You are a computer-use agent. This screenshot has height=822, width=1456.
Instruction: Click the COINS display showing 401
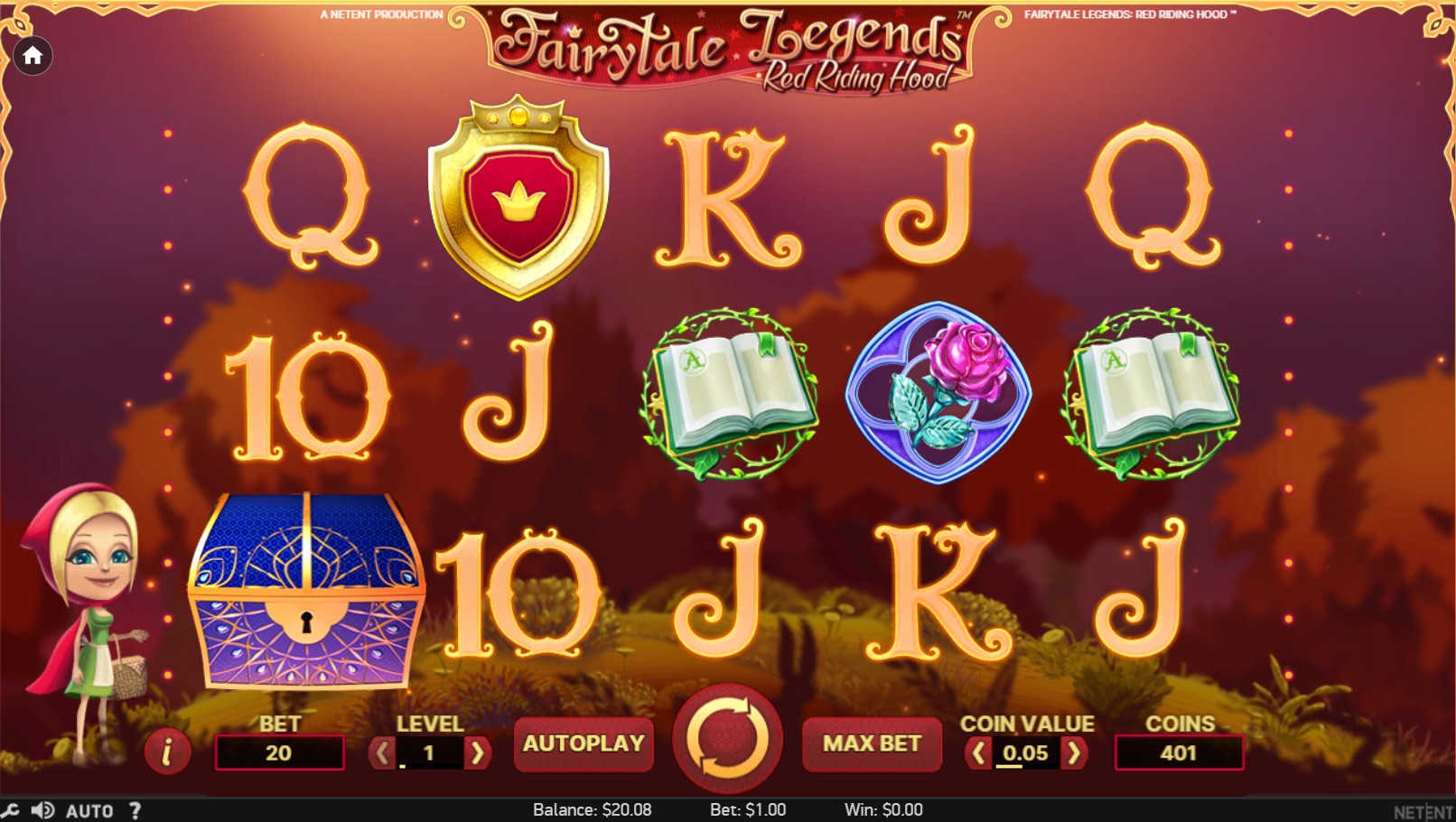point(1181,751)
